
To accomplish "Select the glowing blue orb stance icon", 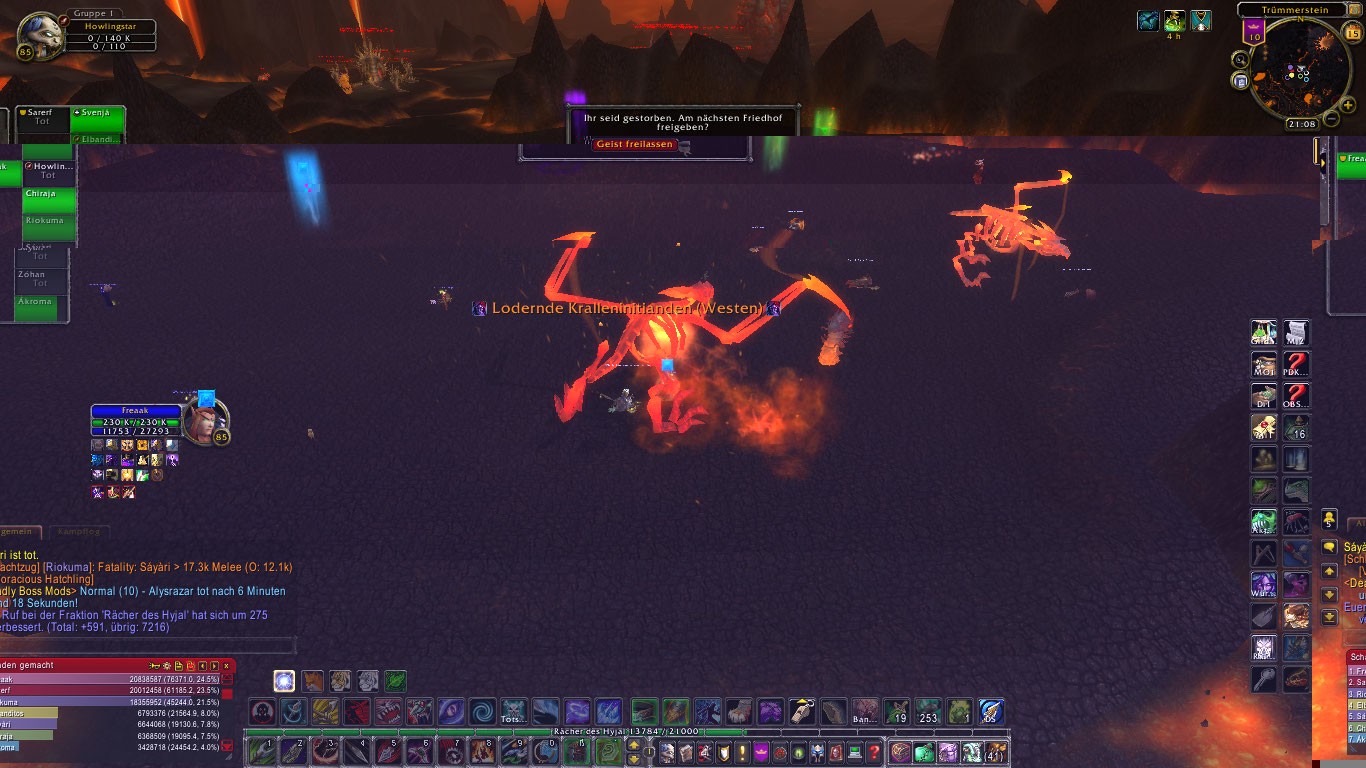I will click(284, 681).
